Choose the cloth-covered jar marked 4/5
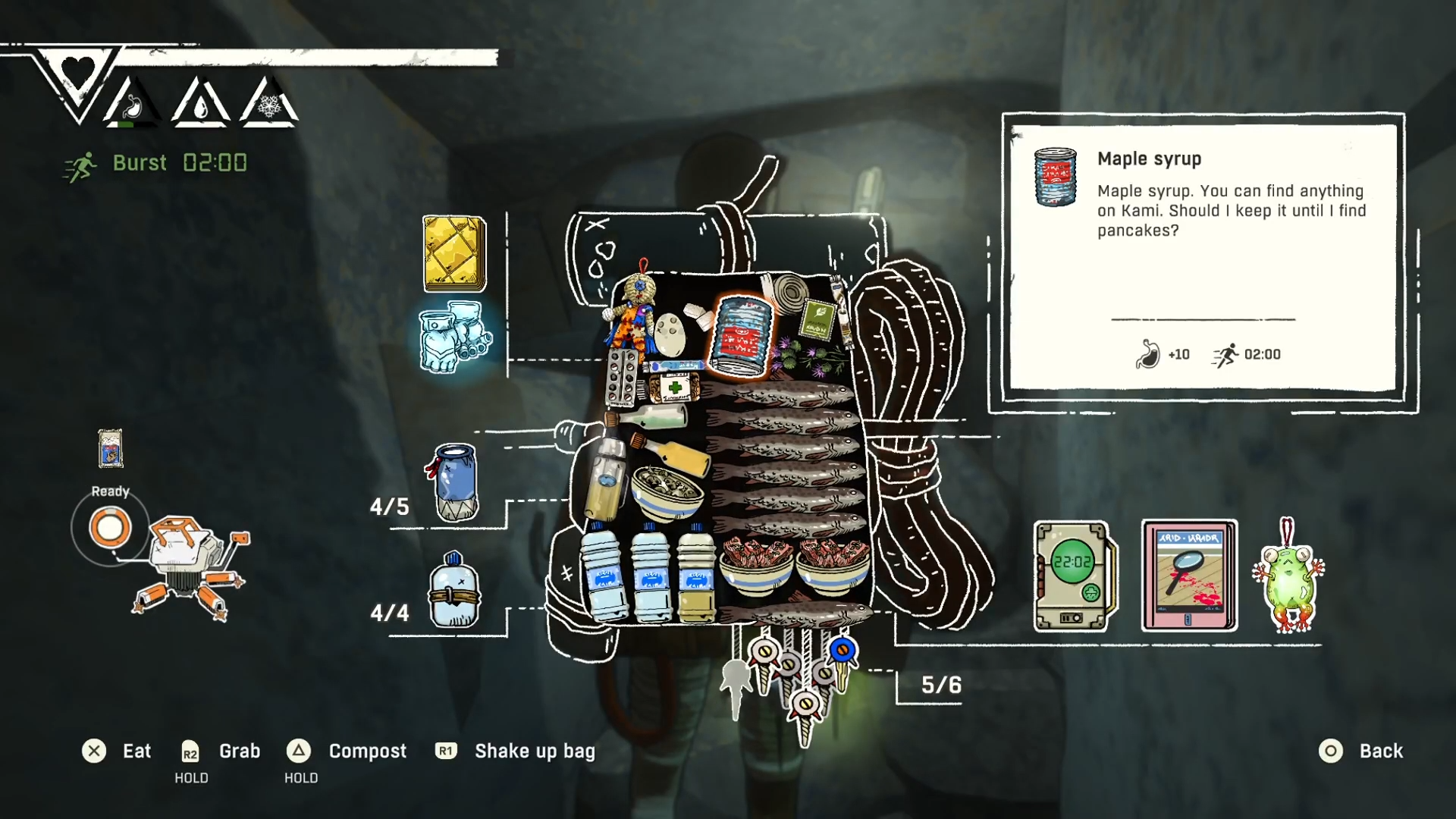Image resolution: width=1456 pixels, height=819 pixels. click(456, 483)
